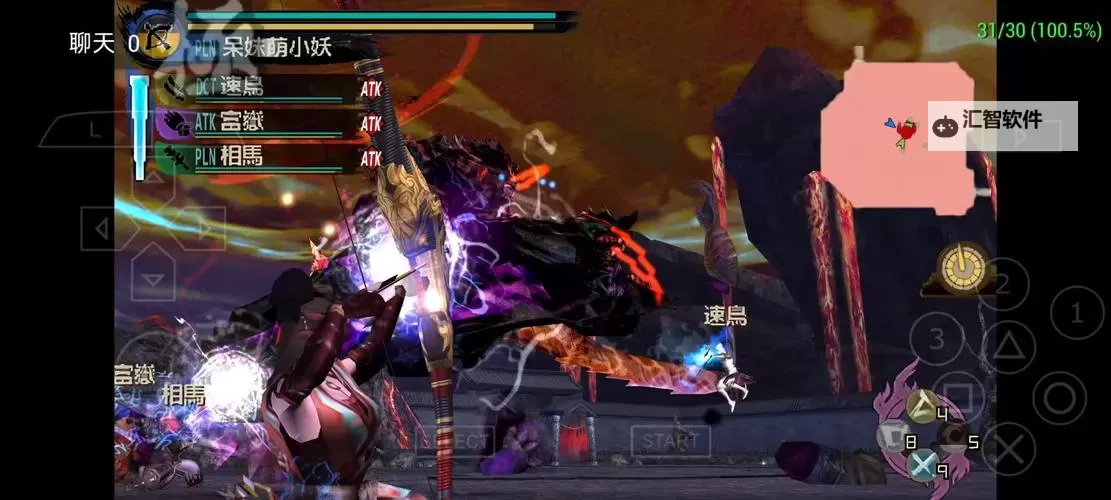Tap the on-screen START button
The image size is (1111, 500).
pyautogui.click(x=670, y=440)
